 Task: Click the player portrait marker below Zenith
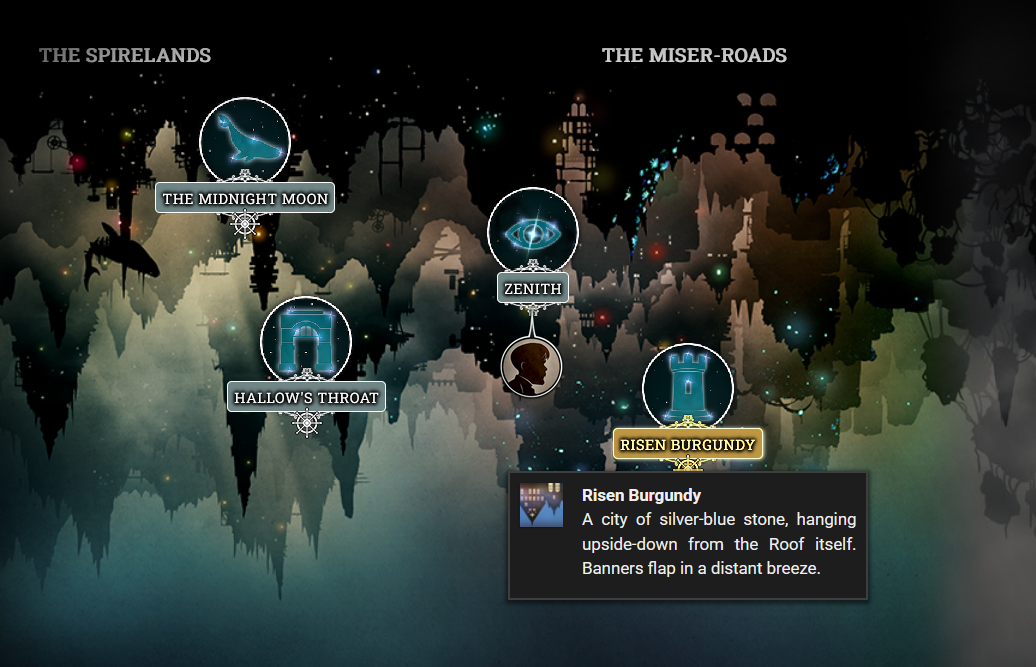coord(531,366)
